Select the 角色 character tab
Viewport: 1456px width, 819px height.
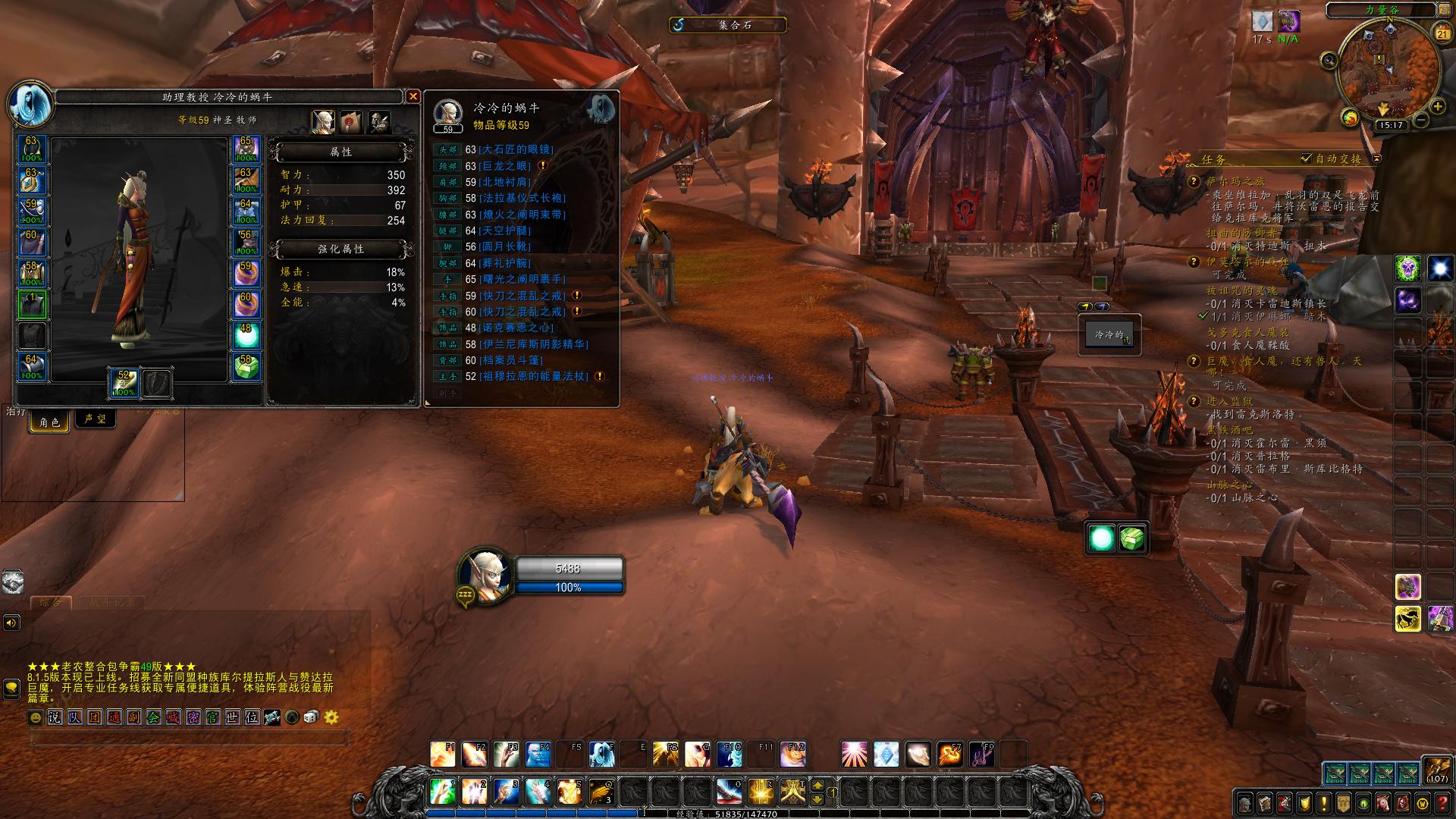(x=50, y=422)
